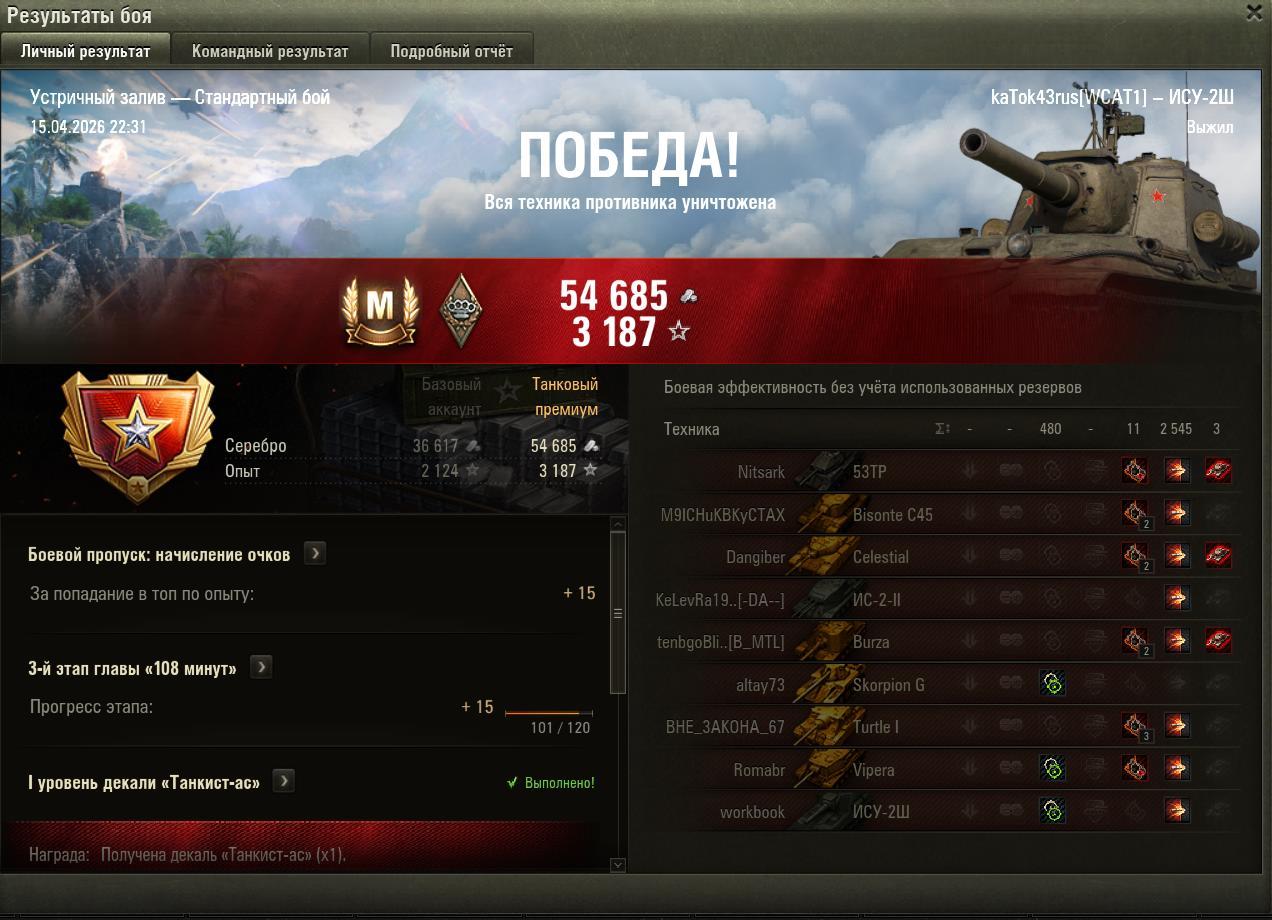Viewport: 1272px width, 920px height.
Task: Click the mastery badge M icon
Action: point(380,310)
